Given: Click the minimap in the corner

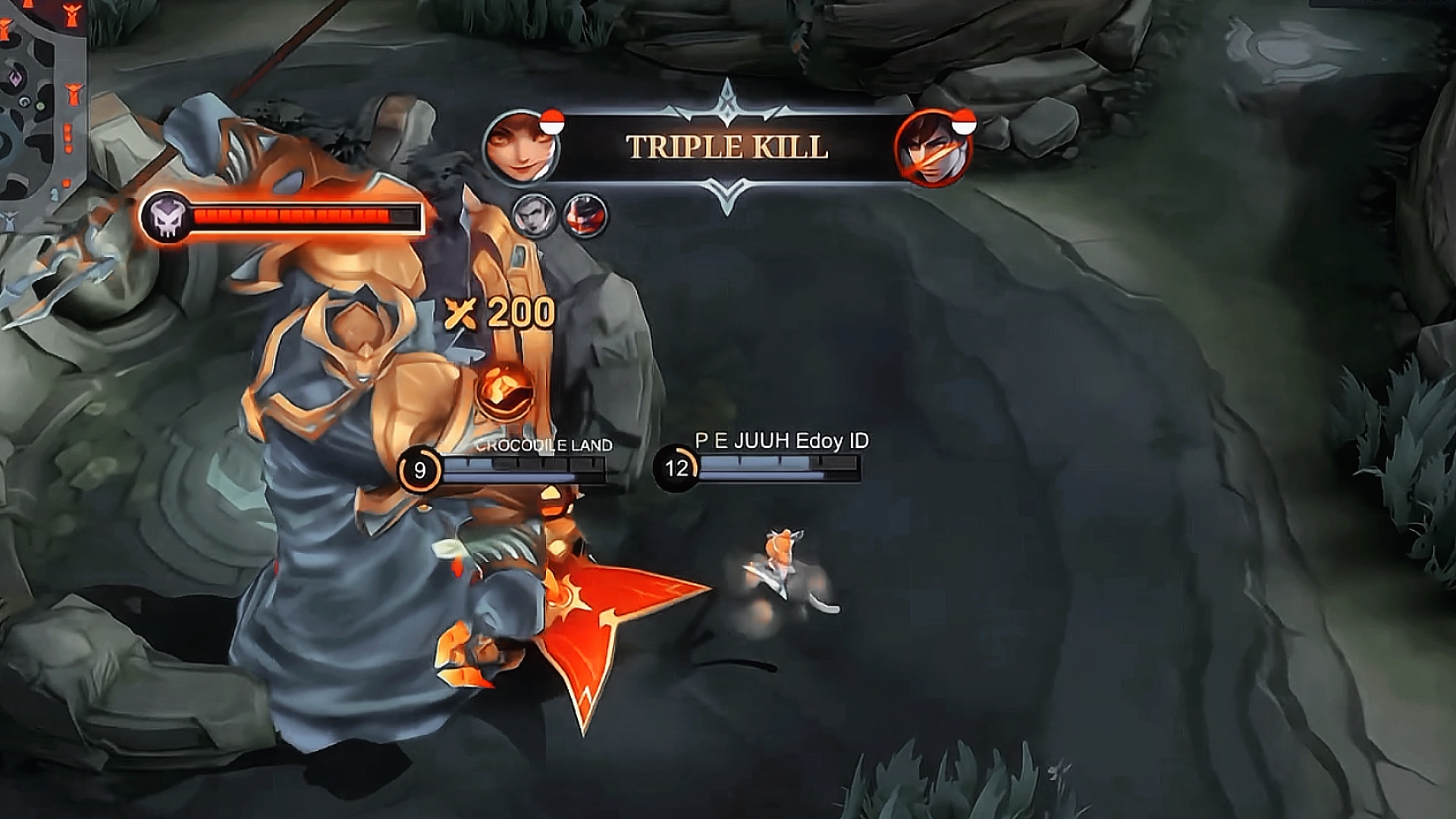Looking at the screenshot, I should click(42, 106).
